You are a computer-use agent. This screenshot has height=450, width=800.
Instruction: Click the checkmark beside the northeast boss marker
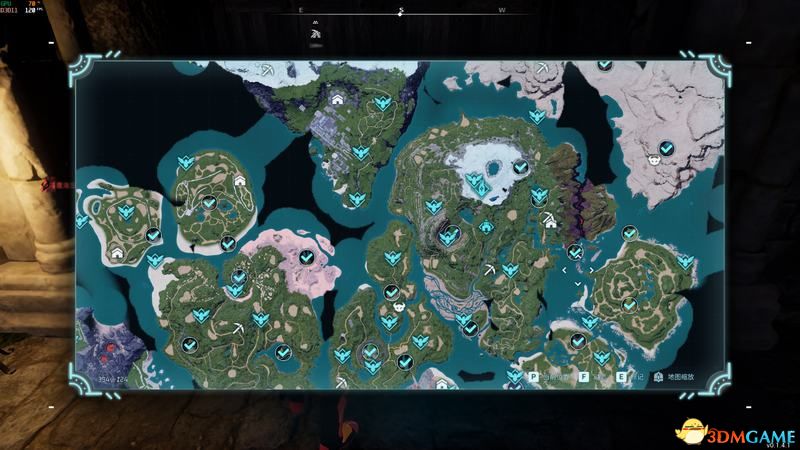tap(667, 148)
